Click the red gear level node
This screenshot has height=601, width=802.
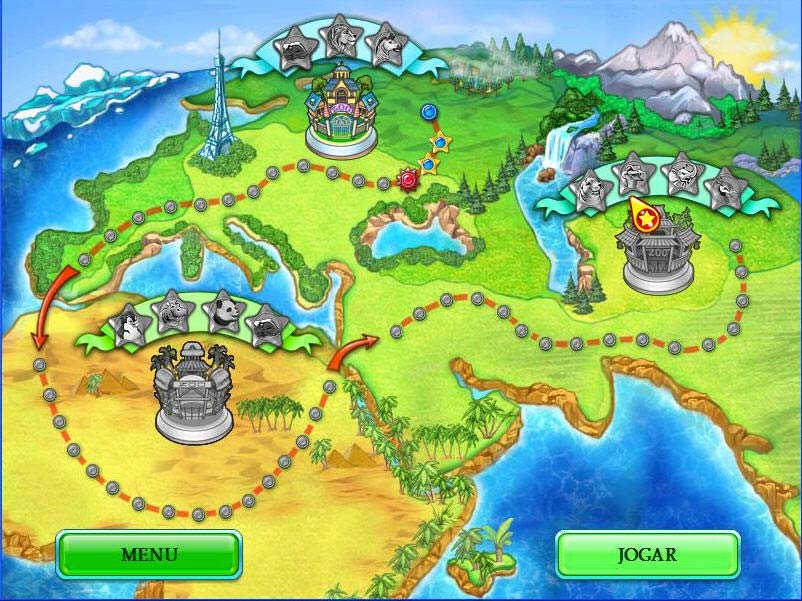(x=407, y=181)
